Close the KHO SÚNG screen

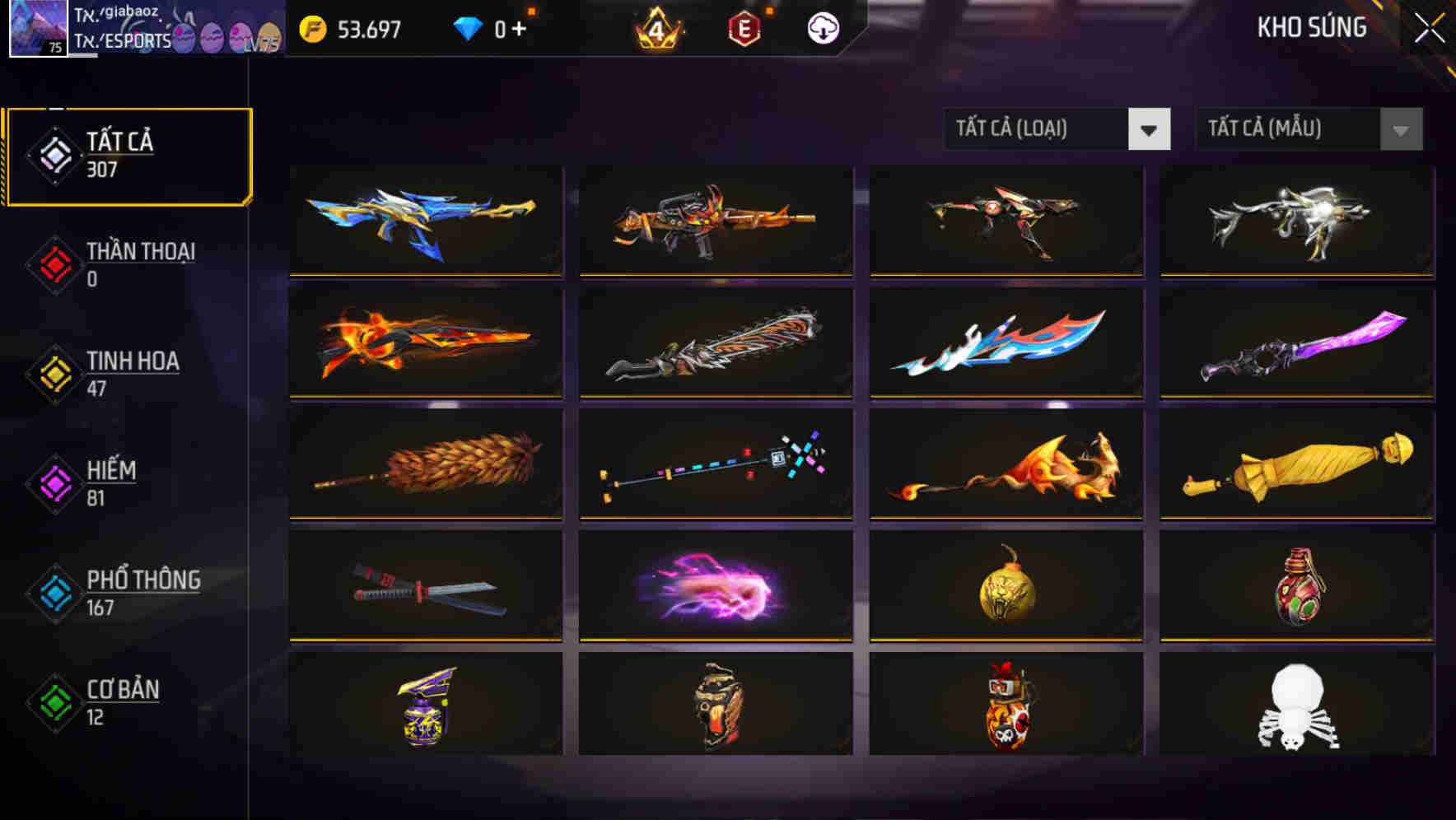point(1430,27)
